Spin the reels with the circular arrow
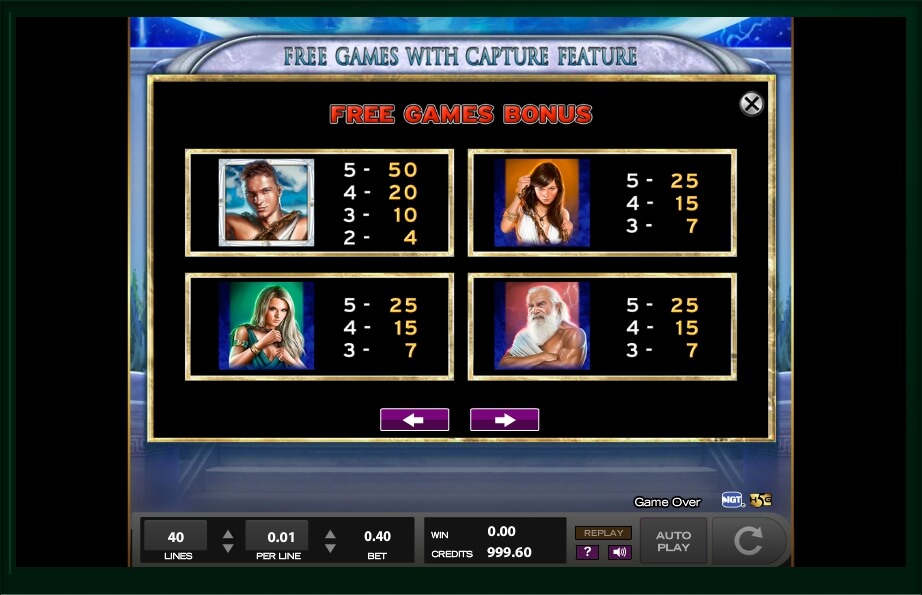Screen dimensions: 922x595 [x=748, y=541]
